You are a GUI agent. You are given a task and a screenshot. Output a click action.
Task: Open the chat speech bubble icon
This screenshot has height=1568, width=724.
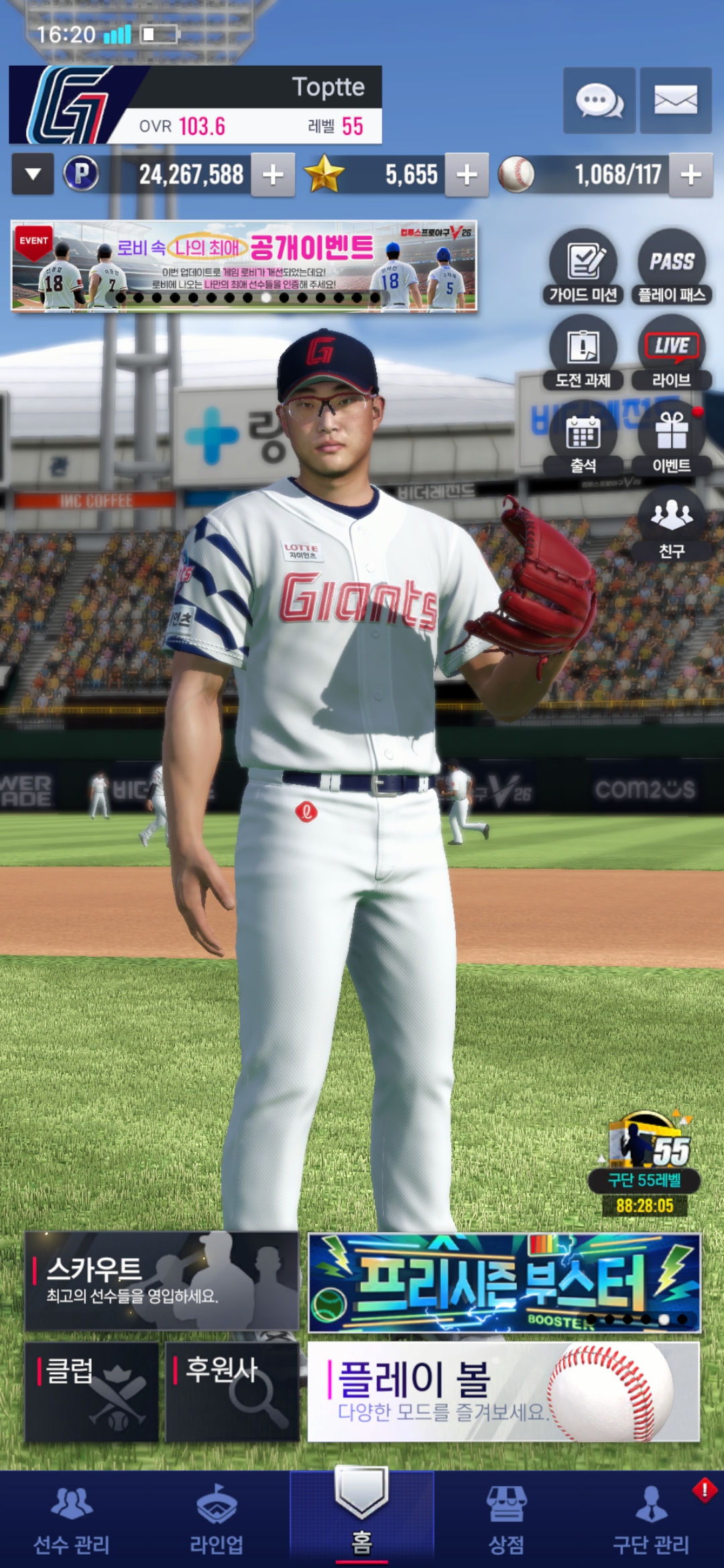tap(599, 101)
